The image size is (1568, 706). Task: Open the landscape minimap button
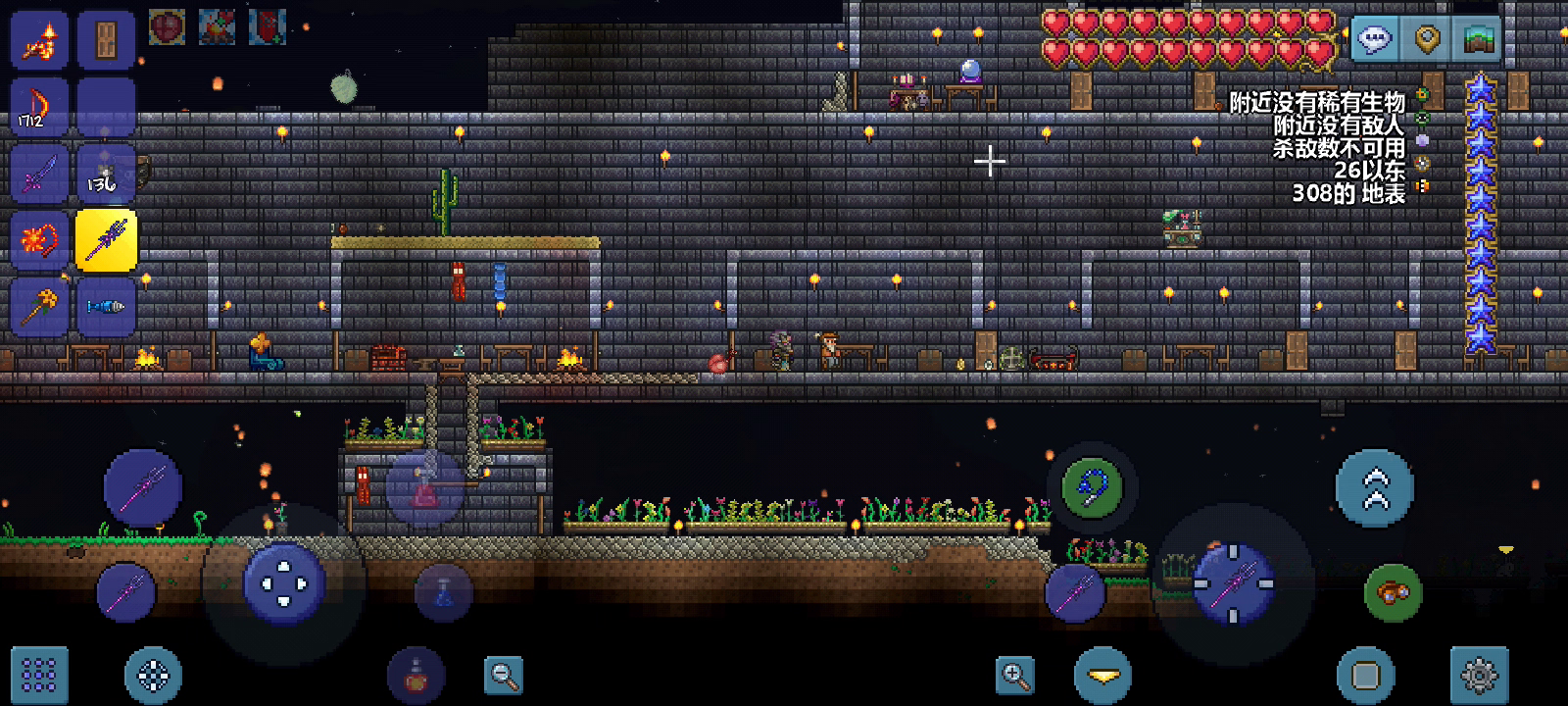1477,39
